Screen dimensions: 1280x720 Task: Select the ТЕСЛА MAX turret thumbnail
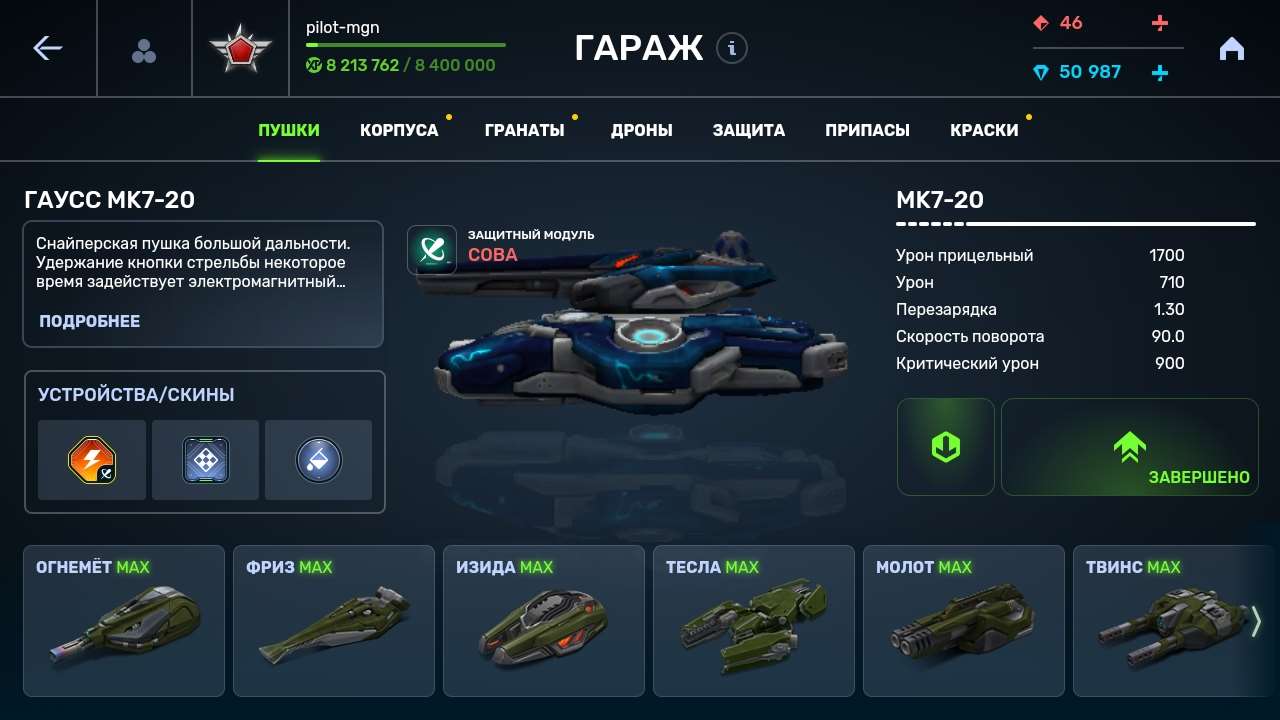(x=754, y=620)
